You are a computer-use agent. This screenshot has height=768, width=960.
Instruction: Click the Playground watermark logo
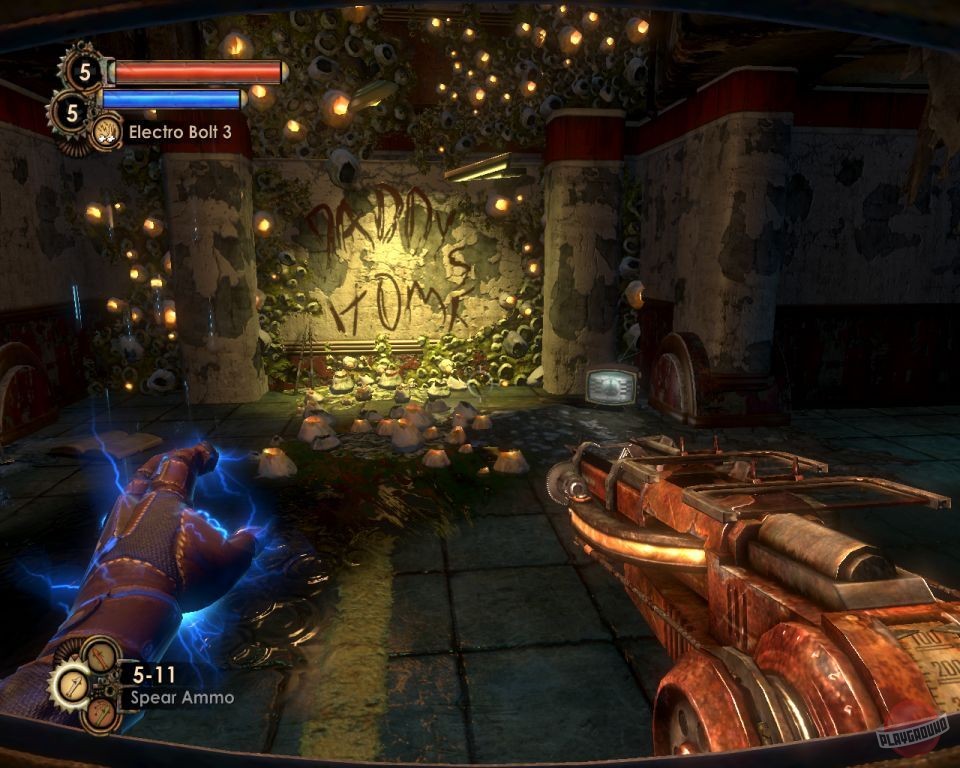(911, 736)
